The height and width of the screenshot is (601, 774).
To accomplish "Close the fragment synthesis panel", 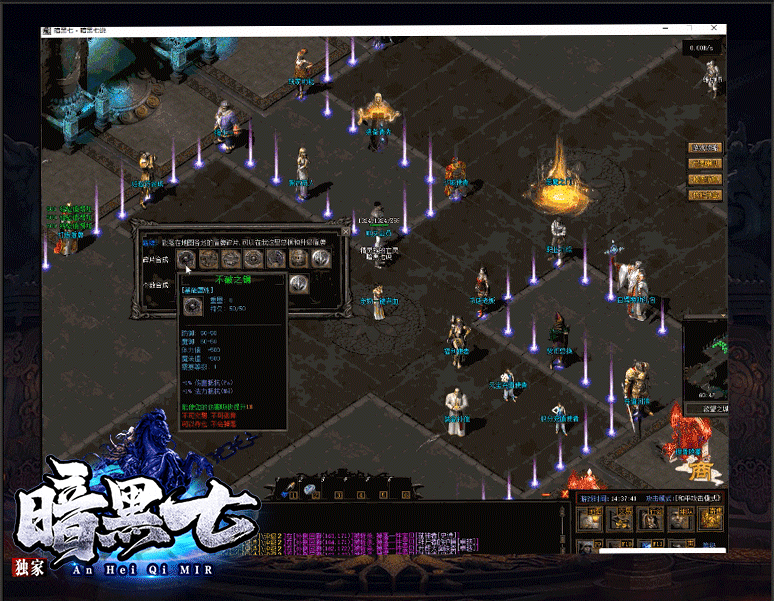I will click(346, 230).
